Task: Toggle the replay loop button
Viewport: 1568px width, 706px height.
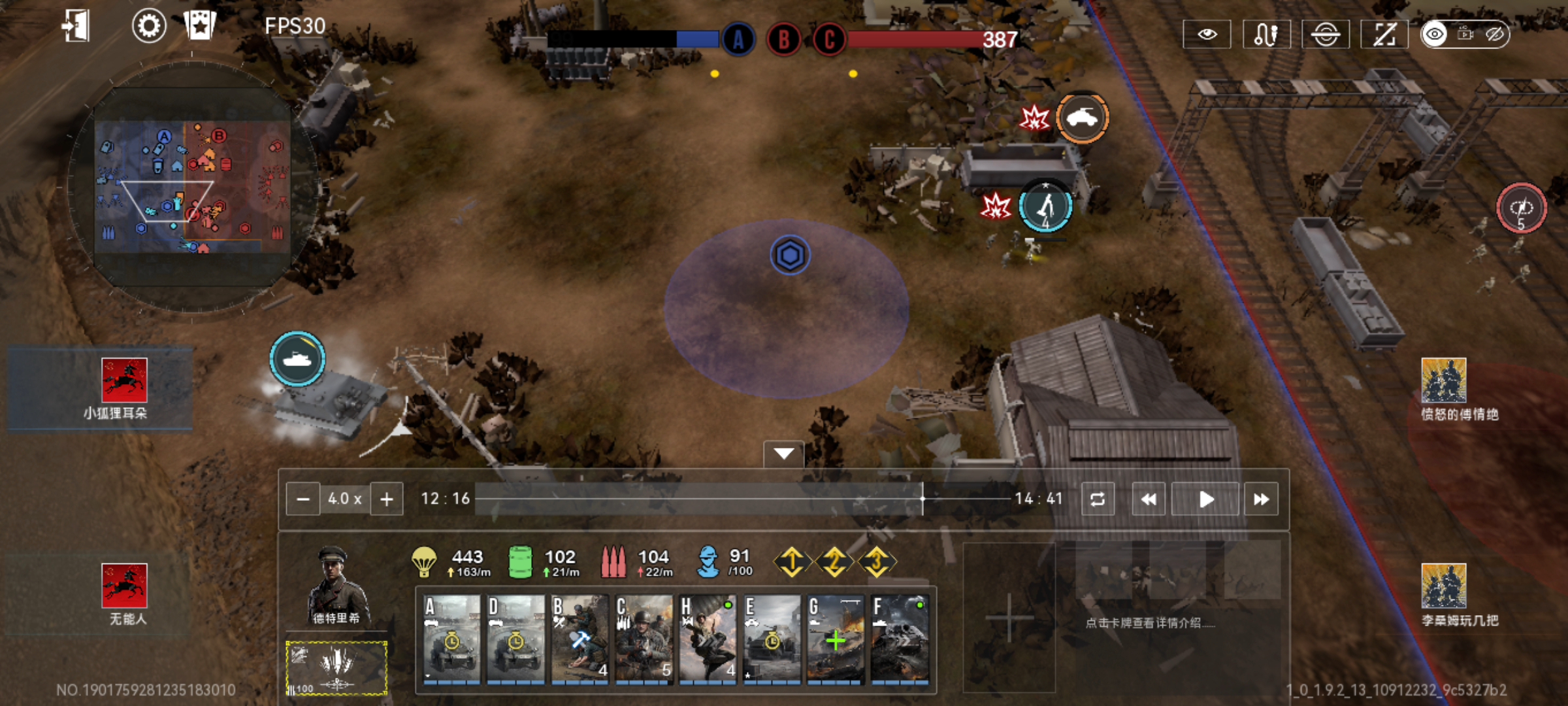Action: [x=1098, y=499]
